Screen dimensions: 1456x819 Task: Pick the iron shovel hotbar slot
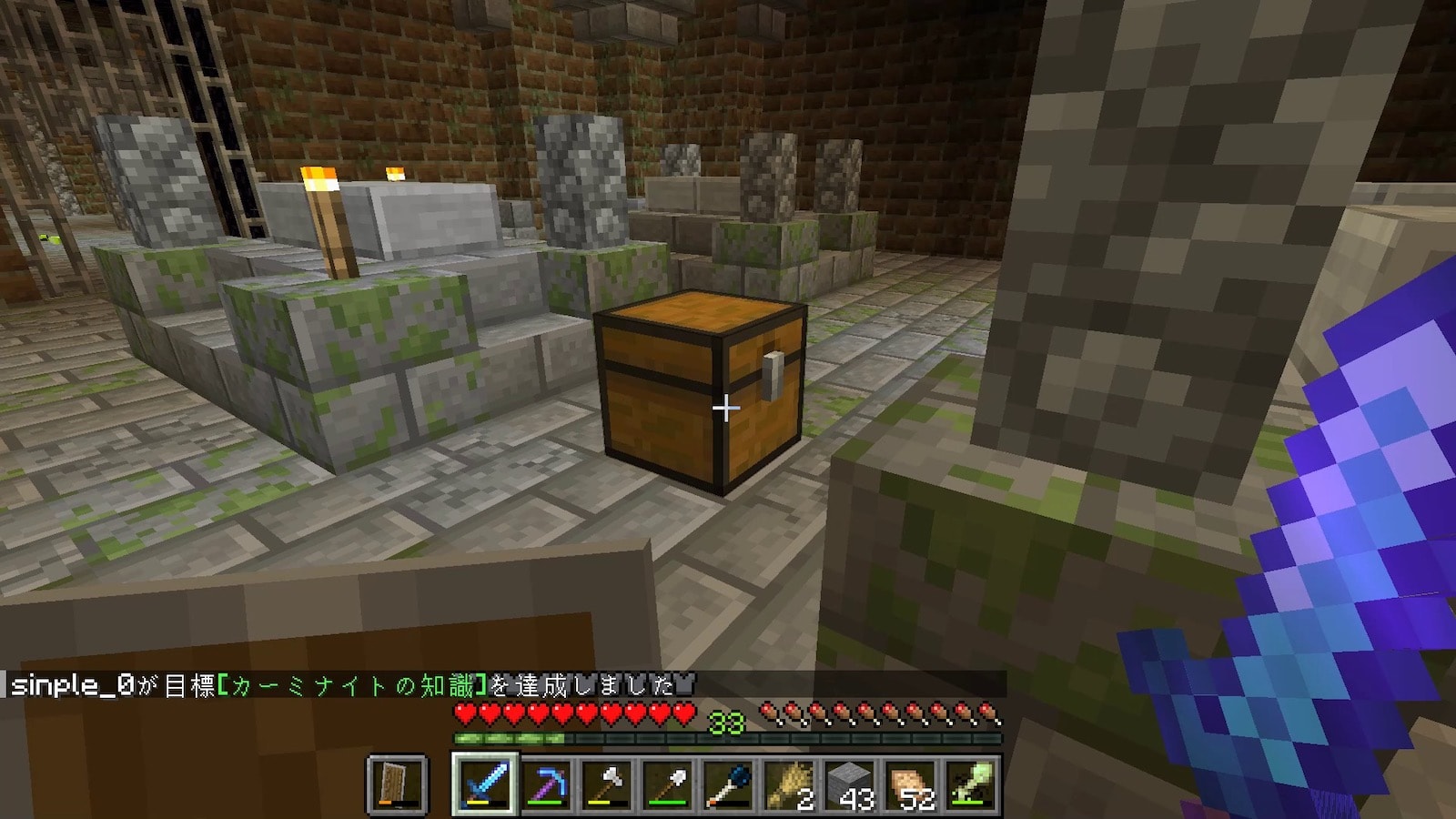coord(667,784)
